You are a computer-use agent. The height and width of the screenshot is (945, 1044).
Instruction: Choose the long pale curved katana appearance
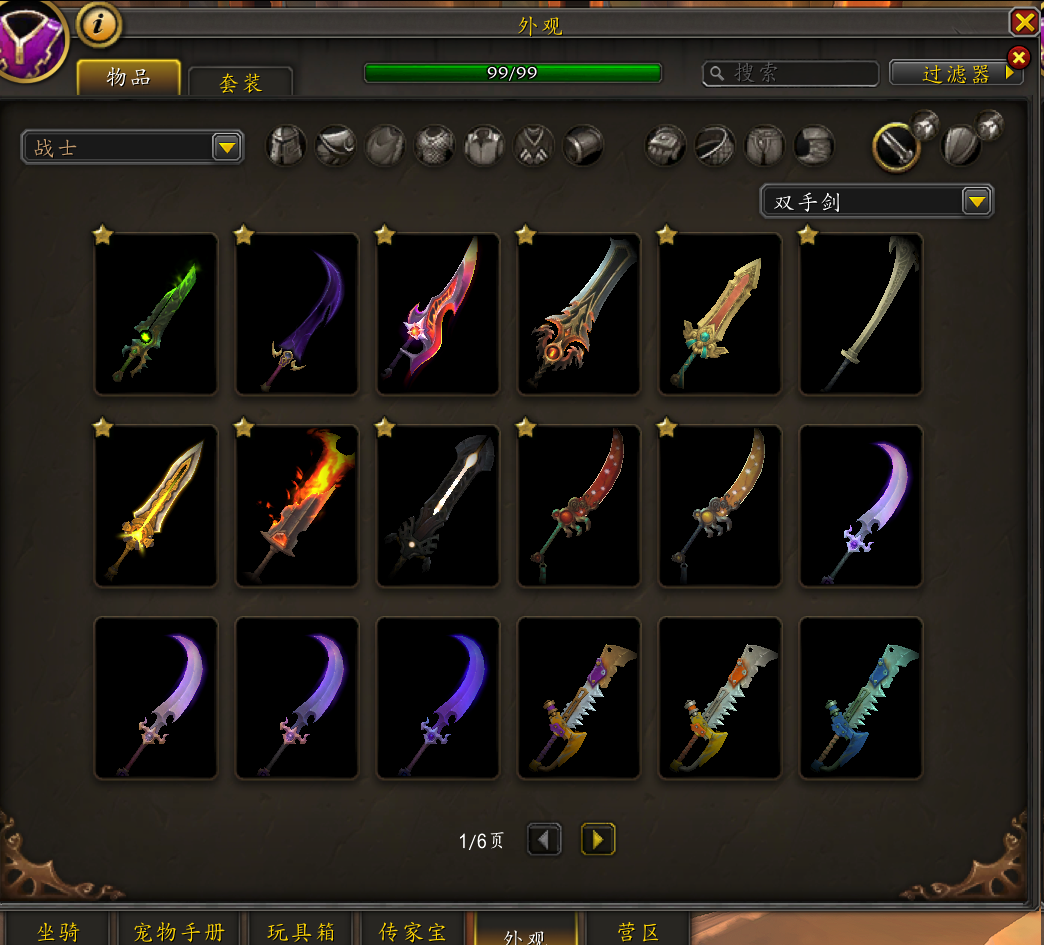(x=861, y=314)
